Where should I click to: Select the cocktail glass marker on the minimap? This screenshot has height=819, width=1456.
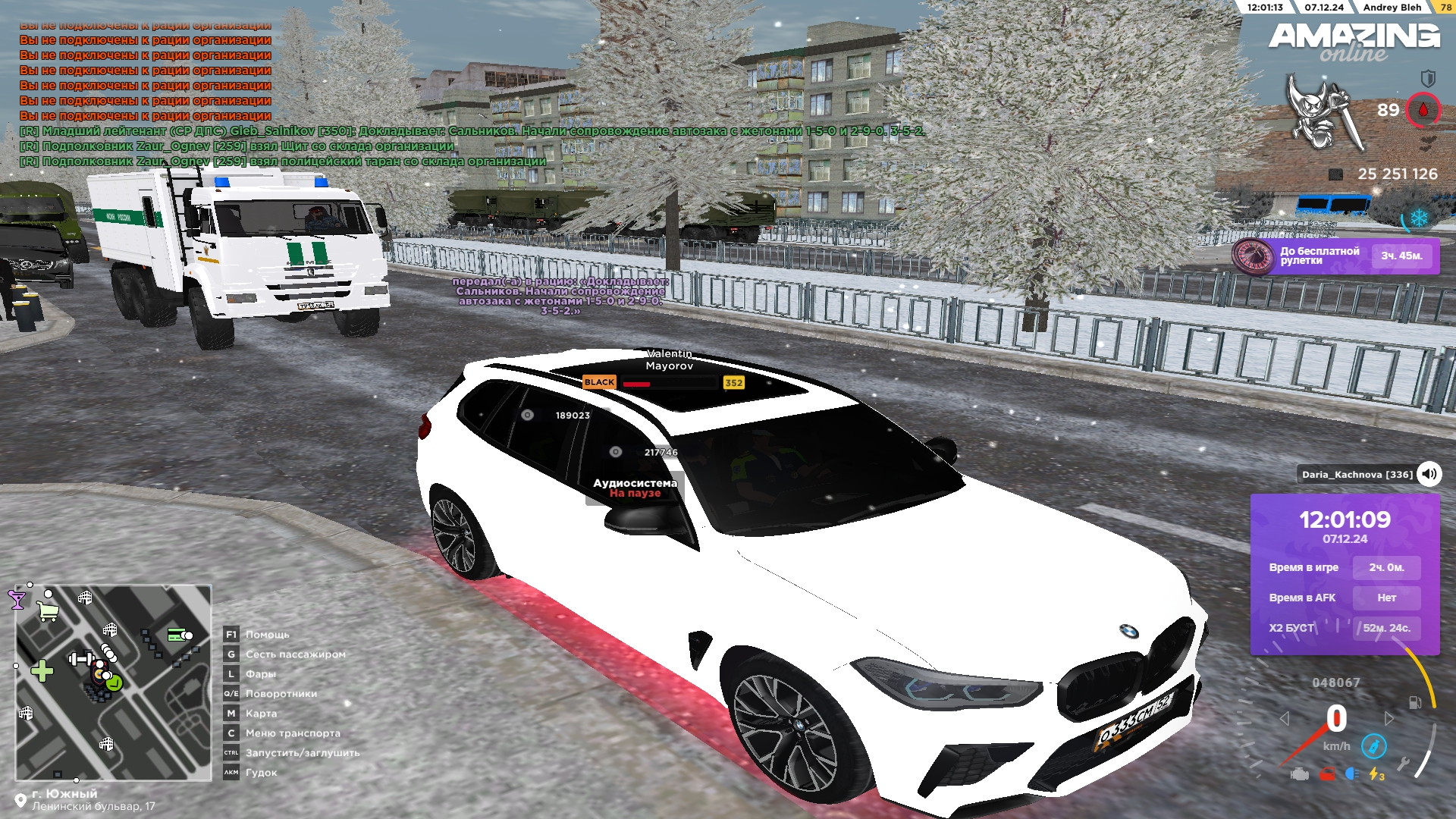pyautogui.click(x=17, y=601)
